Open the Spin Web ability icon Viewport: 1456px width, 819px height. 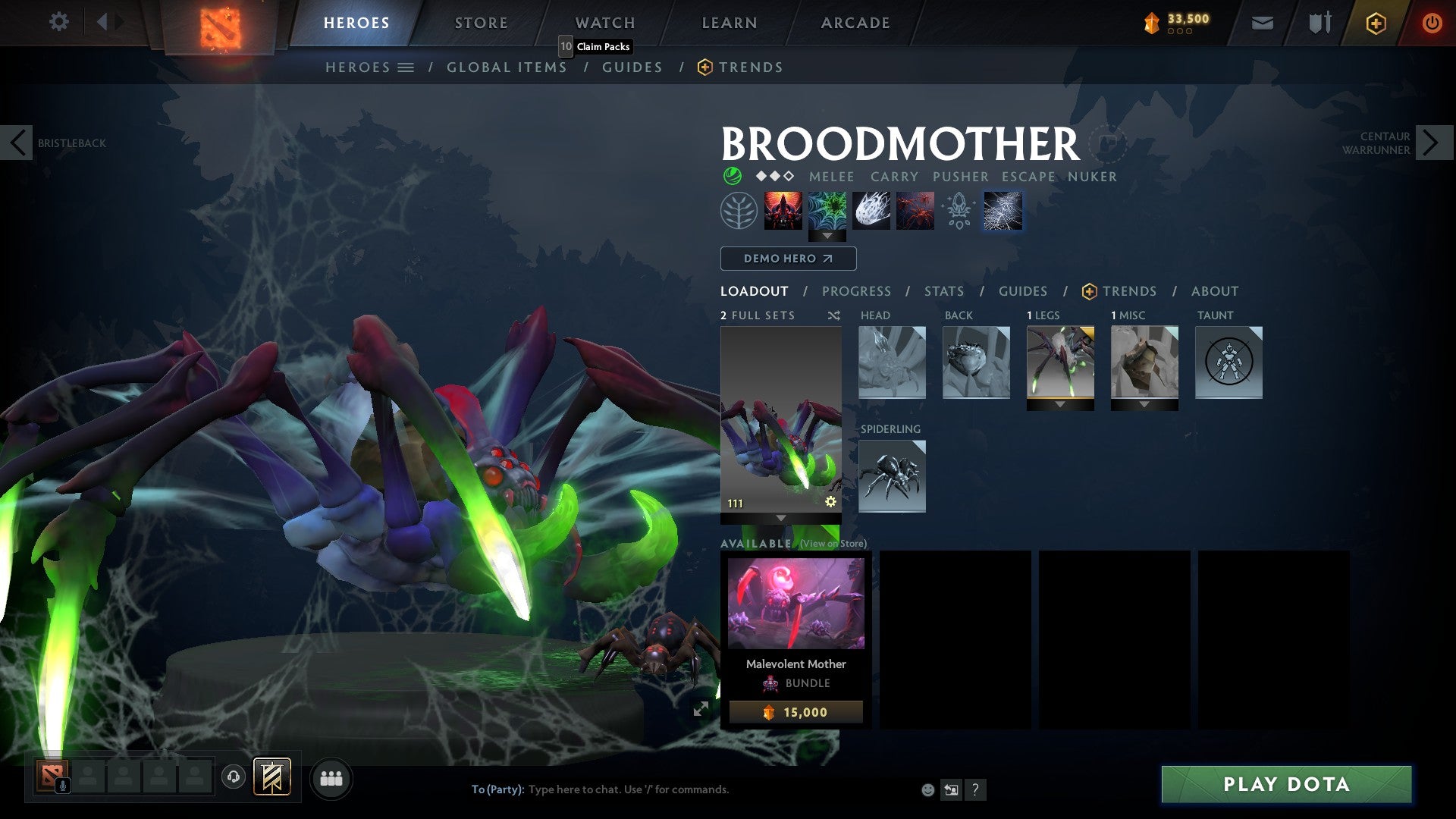click(827, 210)
